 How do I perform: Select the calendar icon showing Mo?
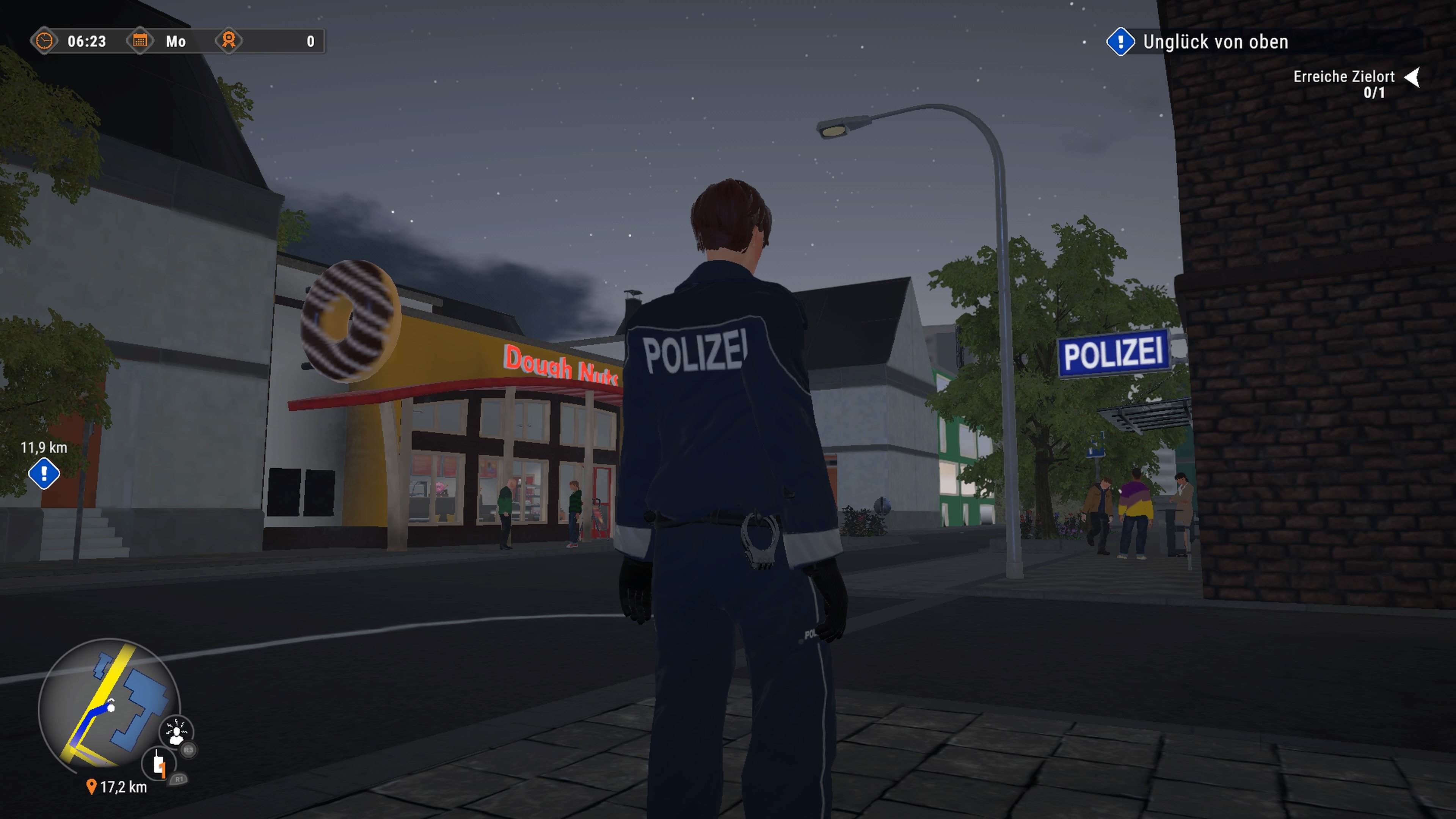141,41
